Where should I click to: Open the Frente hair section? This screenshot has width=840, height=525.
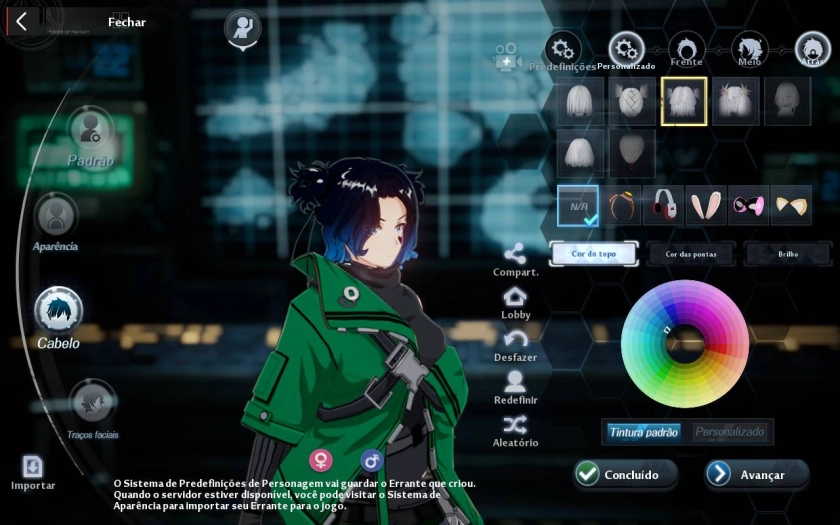[686, 49]
